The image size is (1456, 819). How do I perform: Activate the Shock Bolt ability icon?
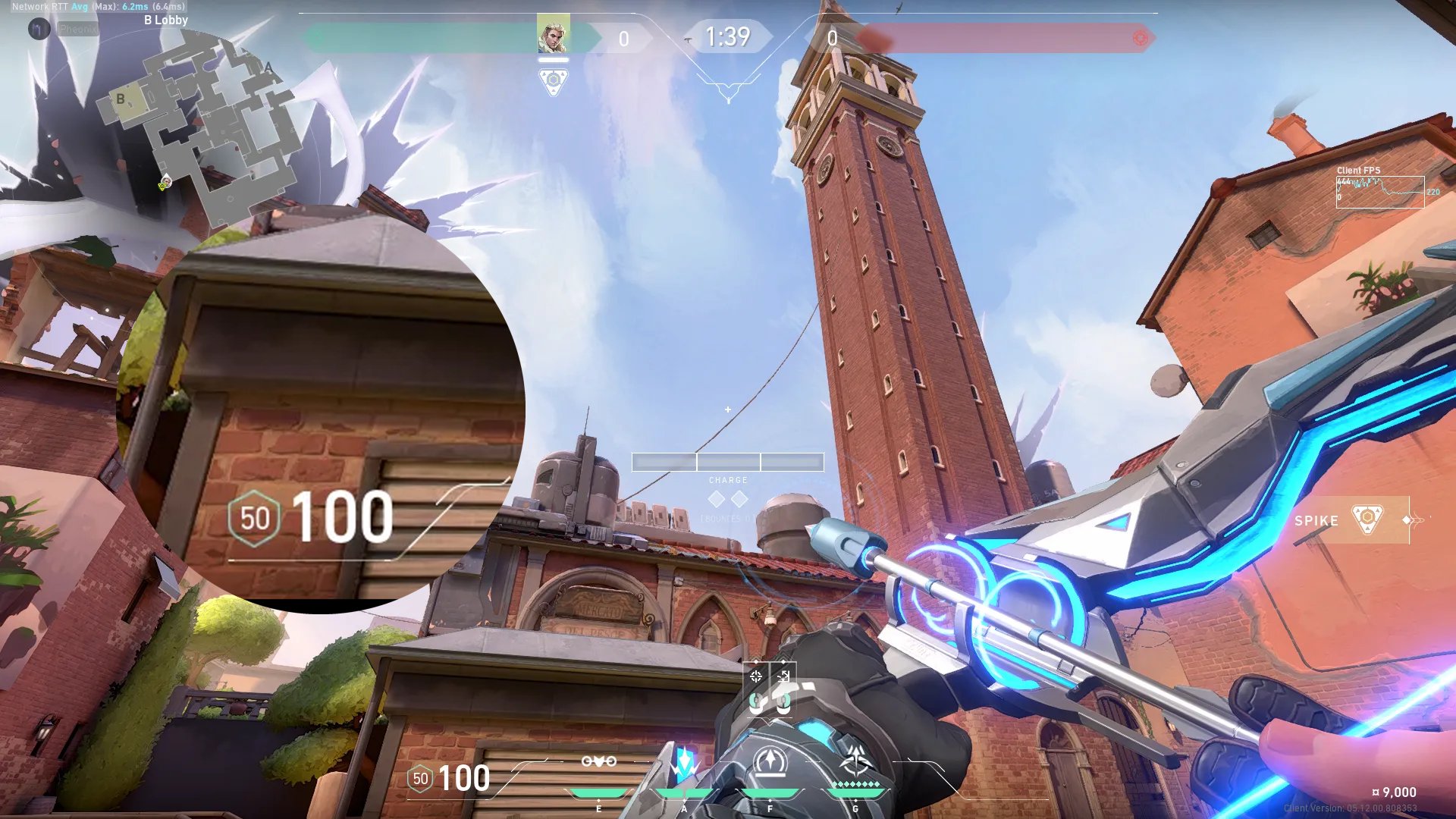pos(685,764)
